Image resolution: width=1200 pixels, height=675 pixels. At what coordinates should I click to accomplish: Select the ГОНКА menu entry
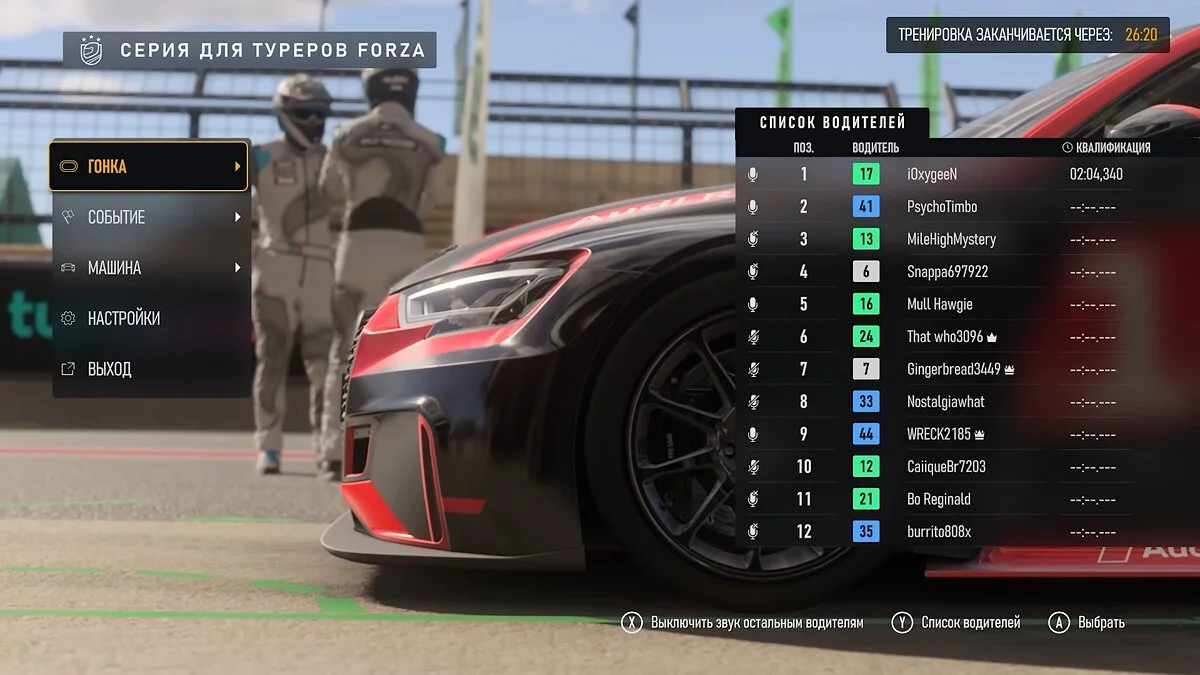148,167
